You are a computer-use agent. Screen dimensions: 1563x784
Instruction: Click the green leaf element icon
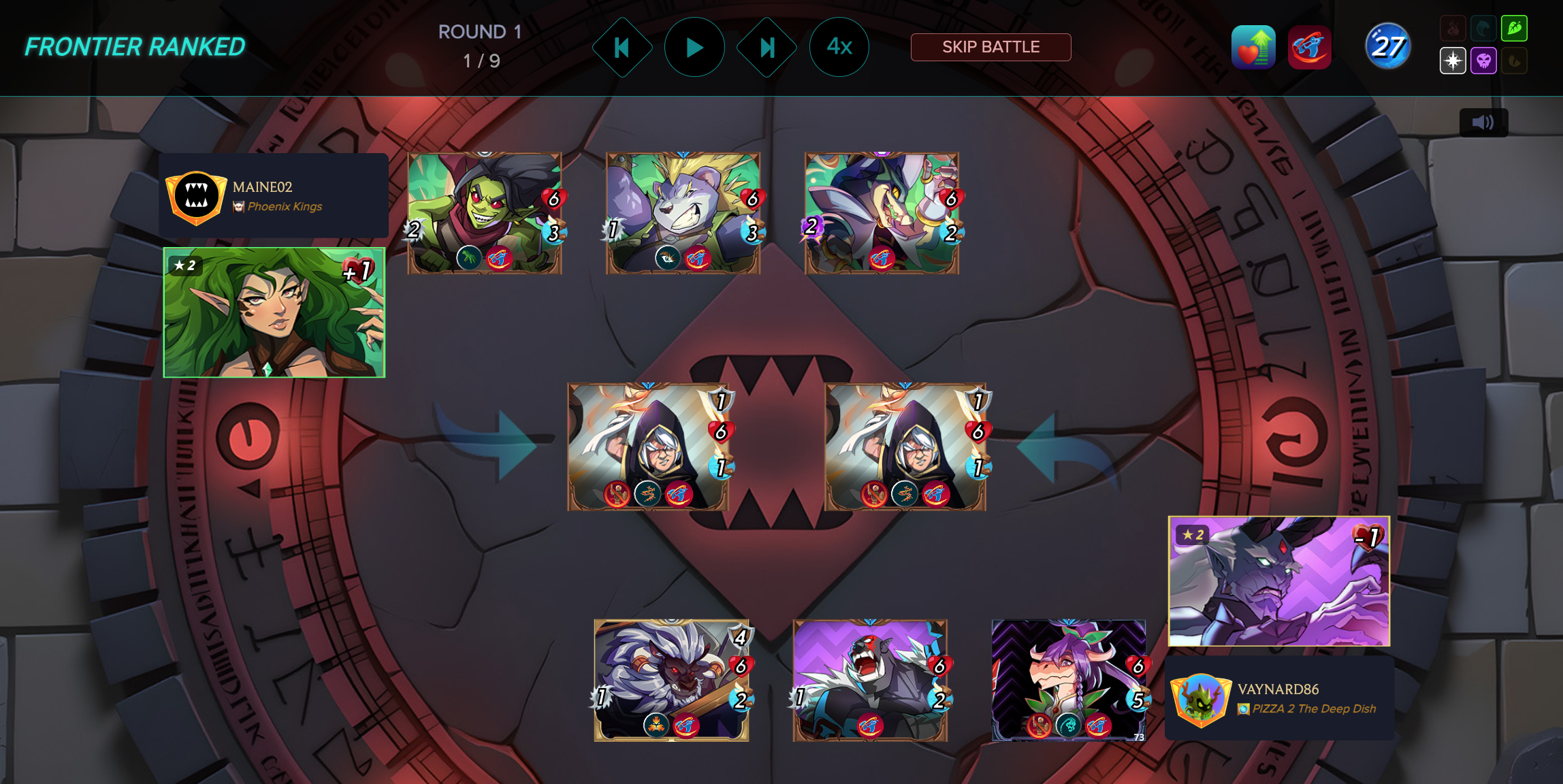click(1515, 29)
